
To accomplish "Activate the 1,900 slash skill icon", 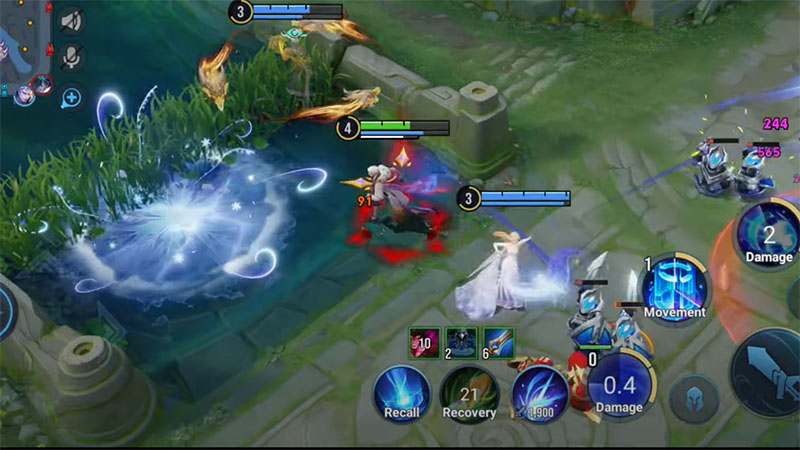I will [539, 392].
